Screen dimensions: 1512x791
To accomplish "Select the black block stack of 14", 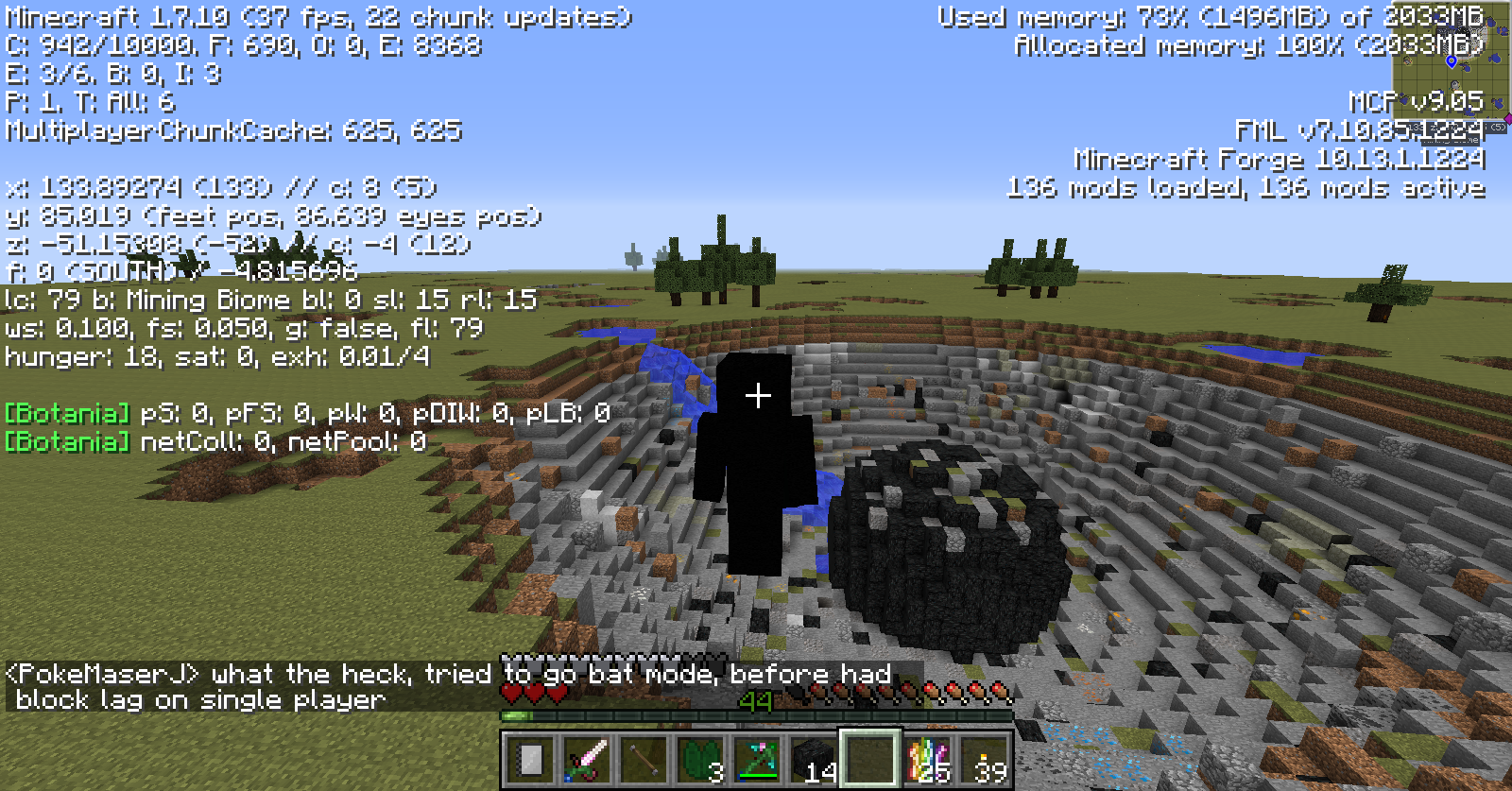I will tap(814, 759).
